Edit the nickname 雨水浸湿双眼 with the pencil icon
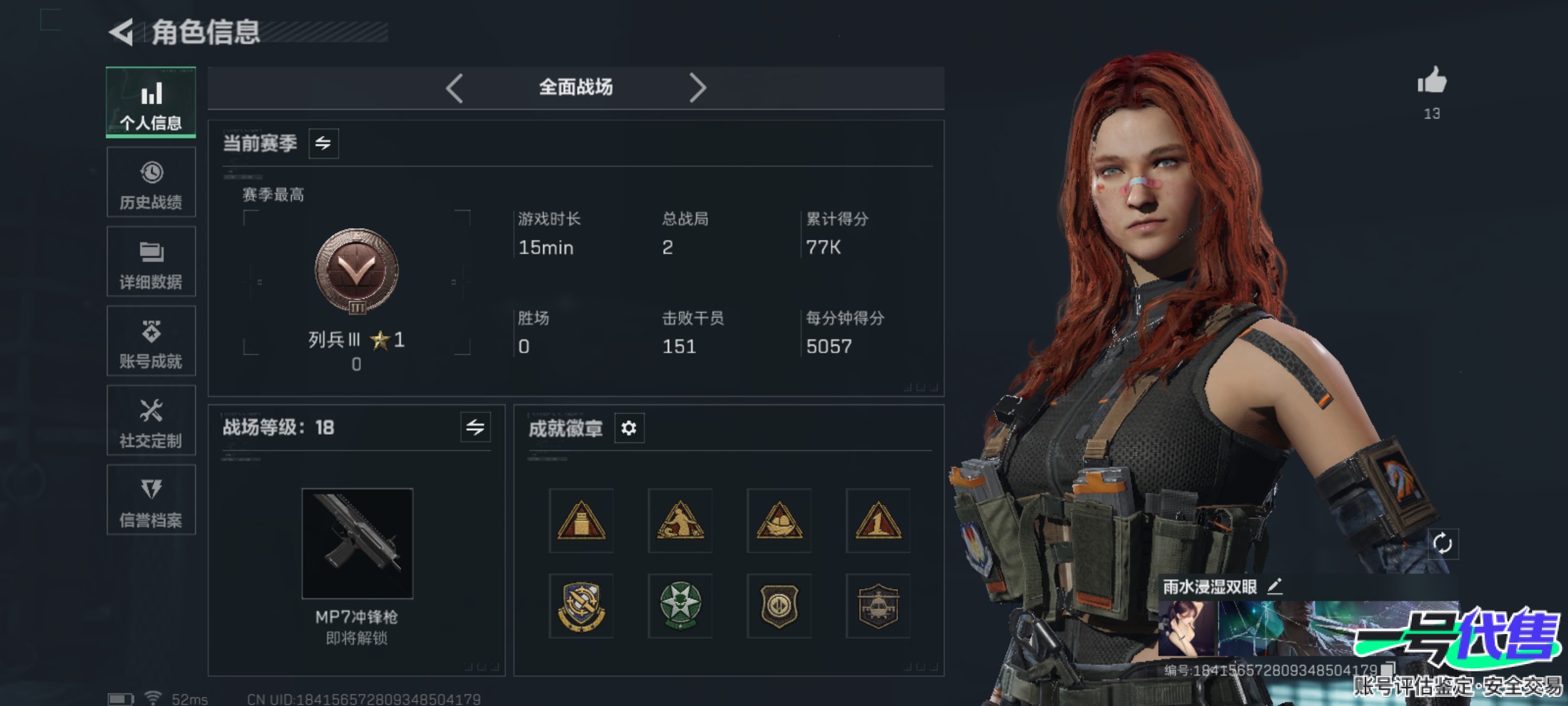 [x=1275, y=586]
